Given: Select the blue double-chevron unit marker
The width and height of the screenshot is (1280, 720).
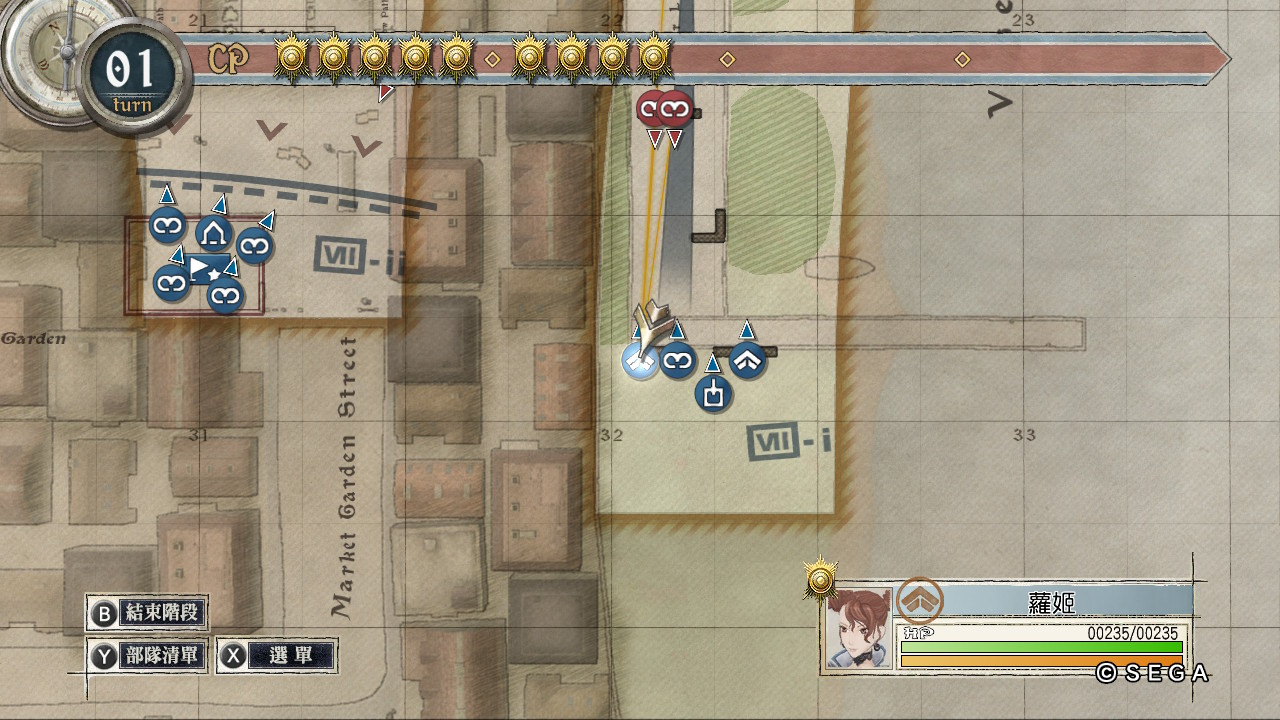Looking at the screenshot, I should point(748,360).
